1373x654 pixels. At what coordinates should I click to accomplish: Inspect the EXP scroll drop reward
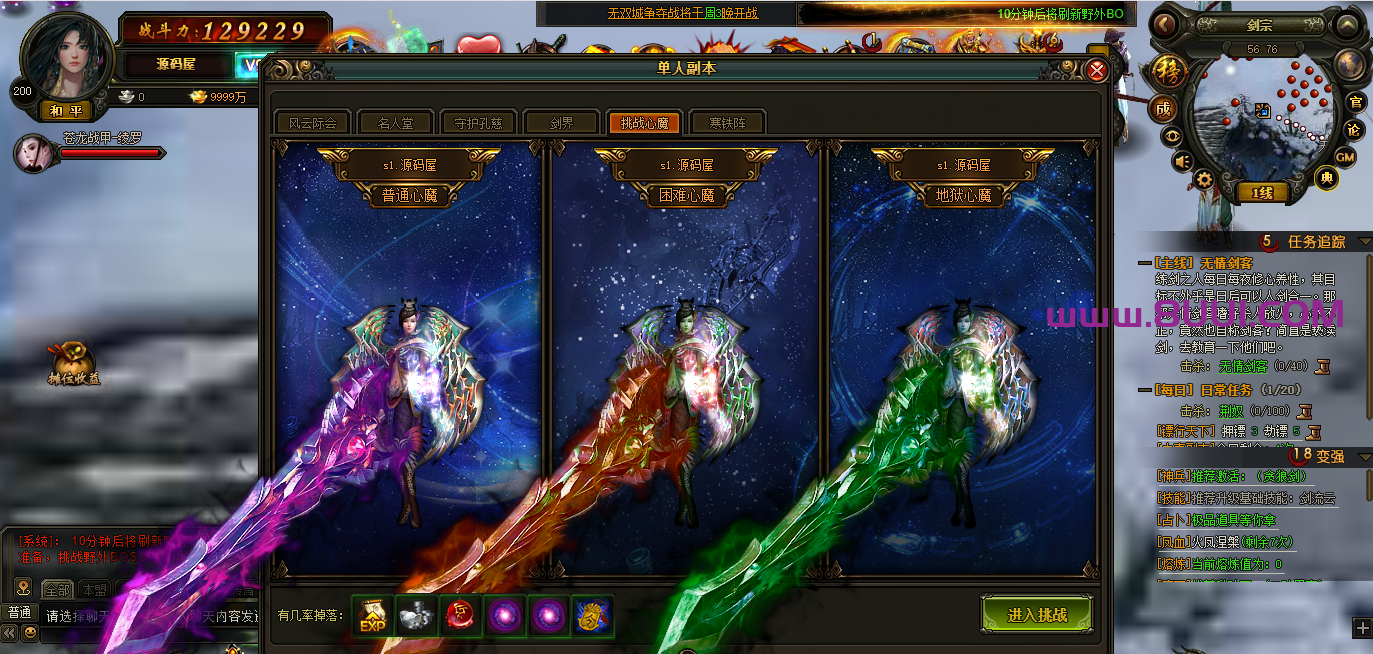[x=373, y=616]
